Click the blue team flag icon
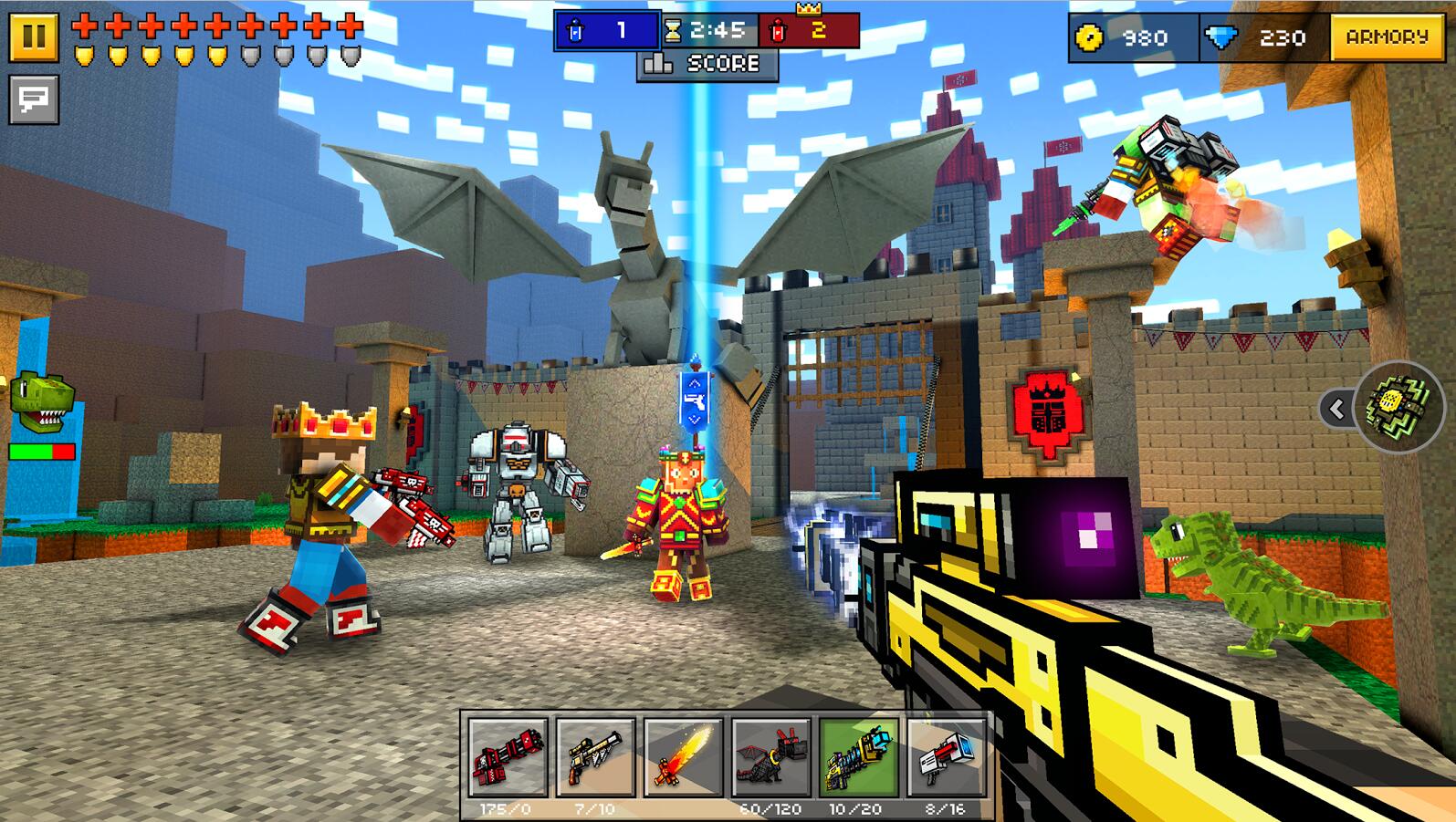 pos(575,30)
